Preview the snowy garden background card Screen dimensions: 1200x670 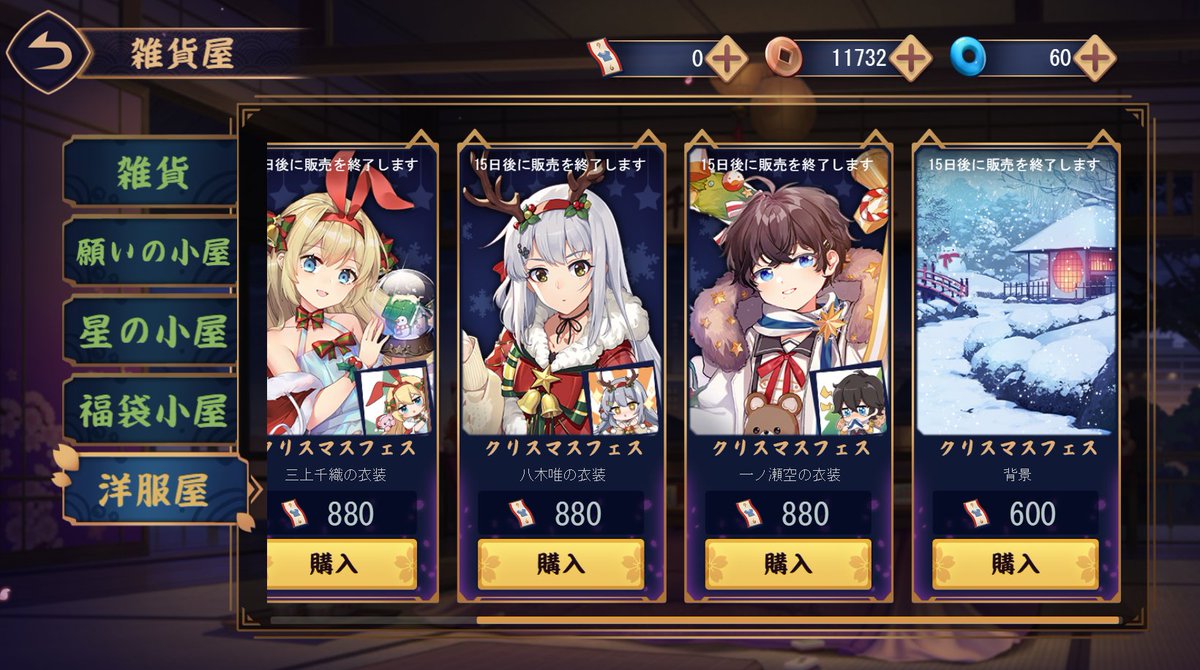pyautogui.click(x=1015, y=300)
